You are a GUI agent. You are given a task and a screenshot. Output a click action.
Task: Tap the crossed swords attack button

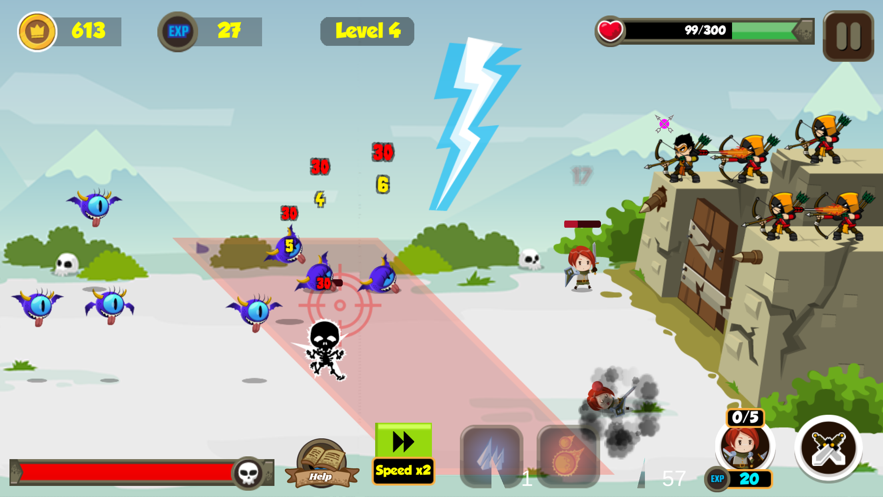828,448
